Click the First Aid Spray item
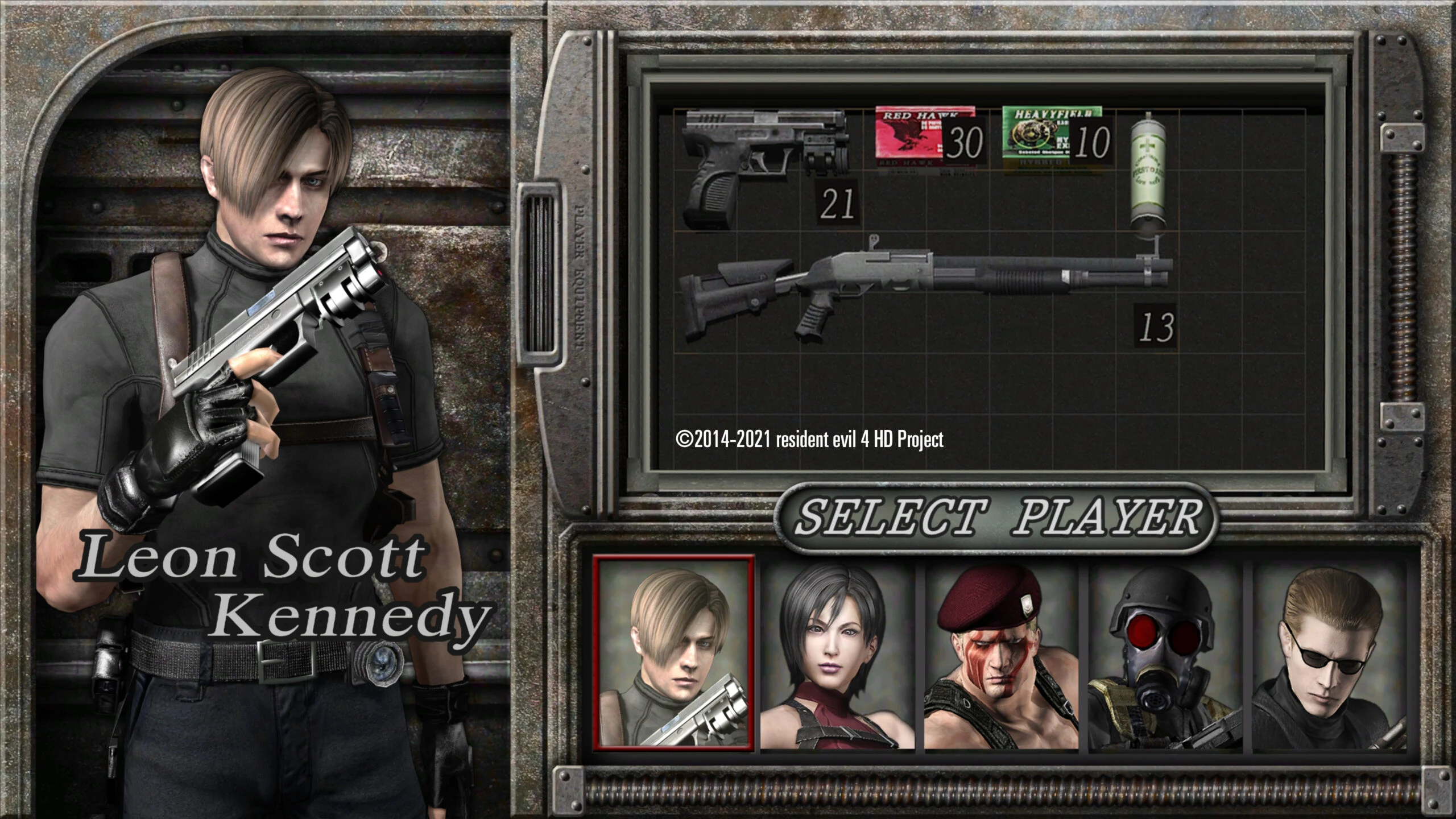This screenshot has height=819, width=1456. tap(1149, 171)
